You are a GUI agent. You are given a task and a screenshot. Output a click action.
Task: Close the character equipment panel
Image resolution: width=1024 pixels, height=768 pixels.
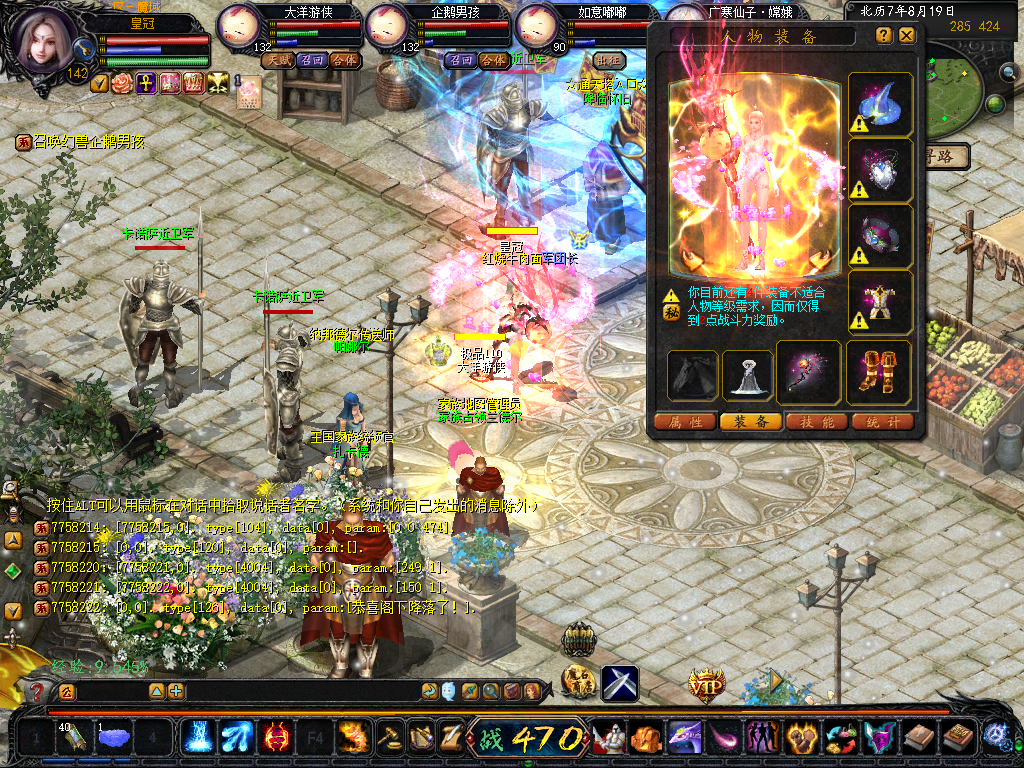click(x=906, y=35)
